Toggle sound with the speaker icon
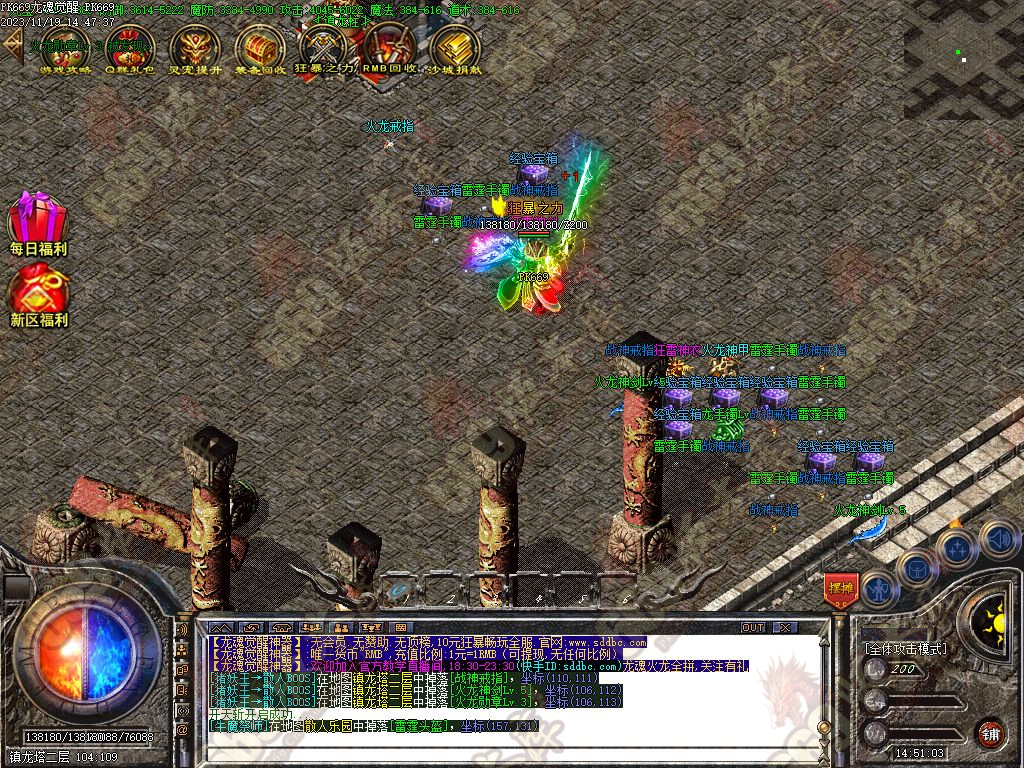The image size is (1024, 768). [x=997, y=537]
